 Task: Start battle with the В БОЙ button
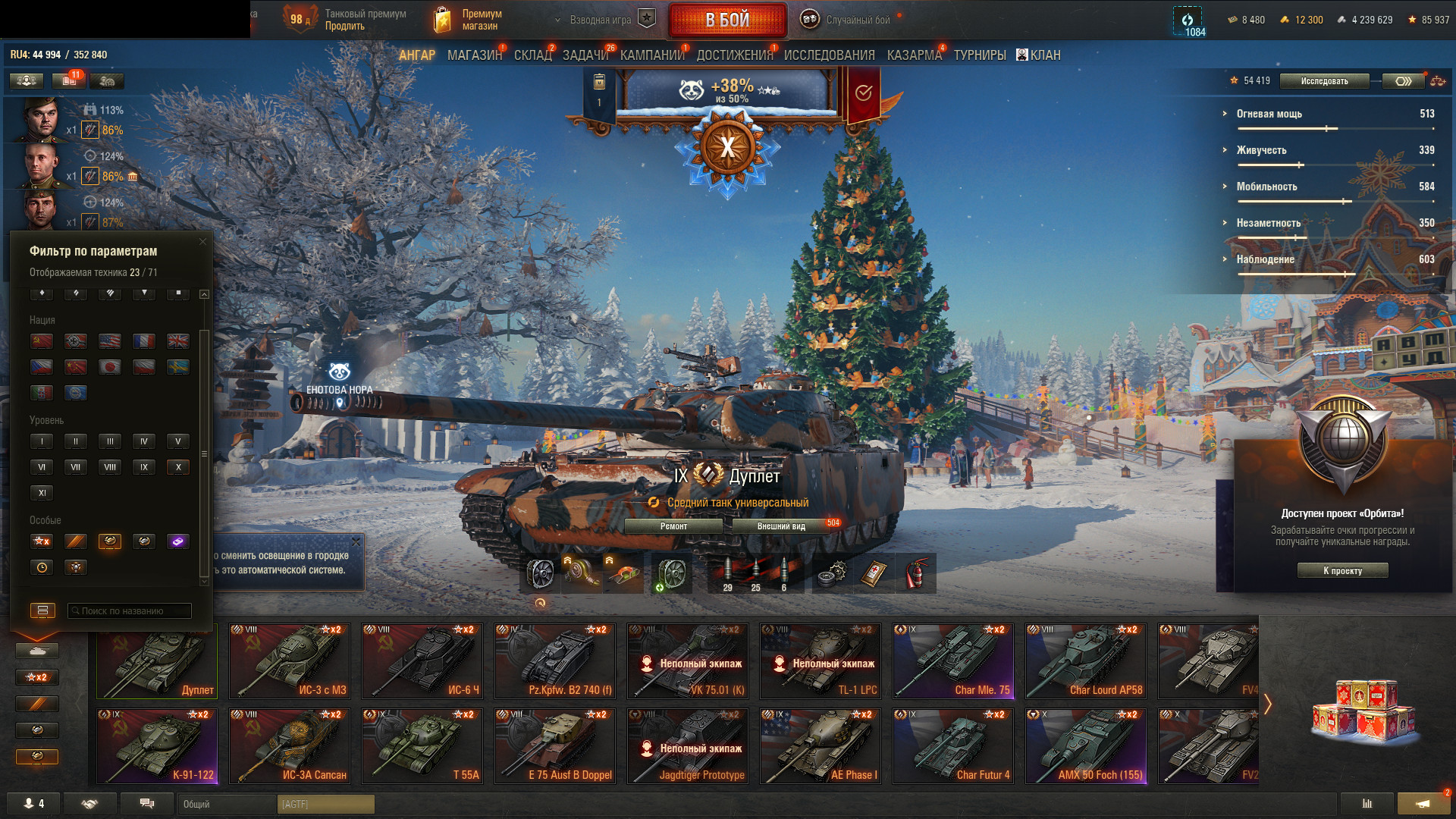tap(727, 20)
